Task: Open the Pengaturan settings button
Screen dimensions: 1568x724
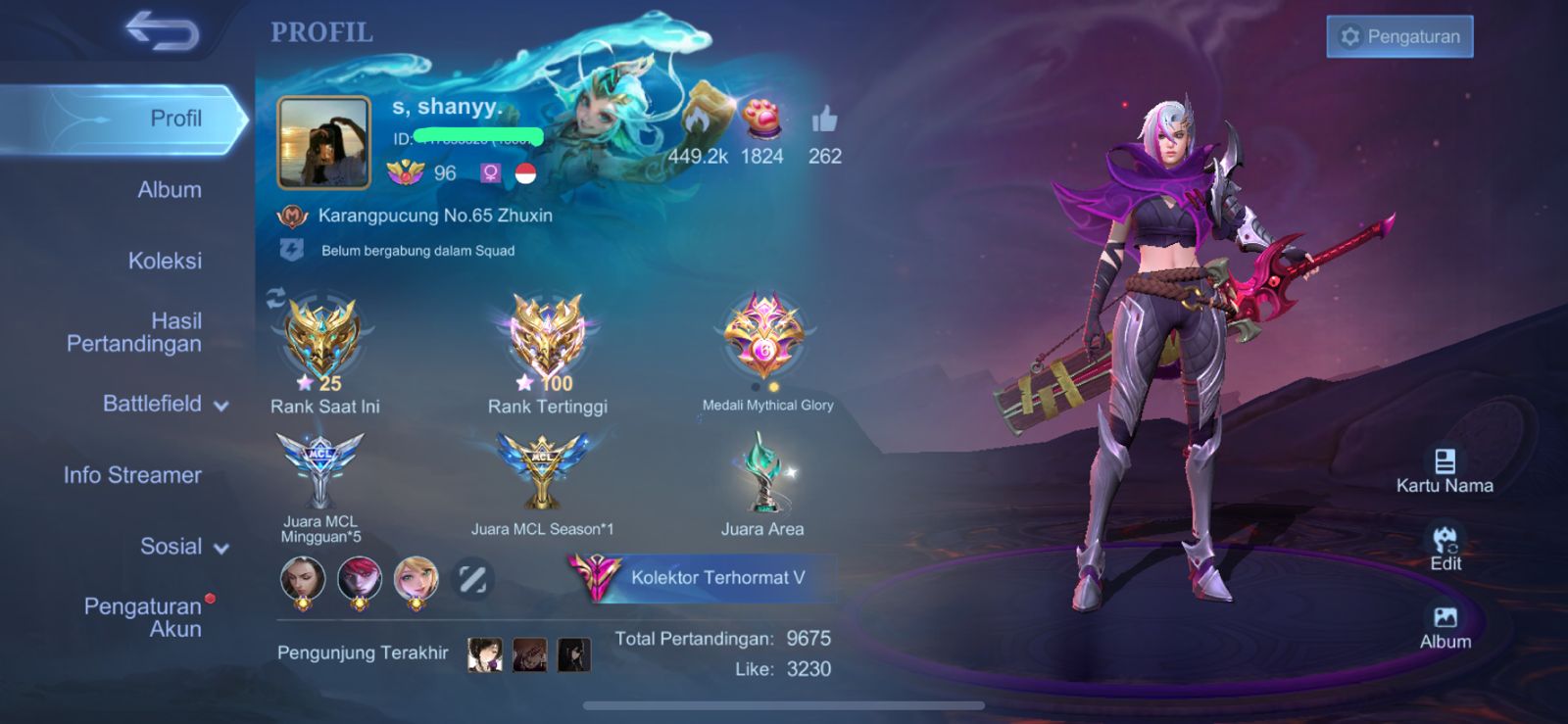Action: 1399,37
